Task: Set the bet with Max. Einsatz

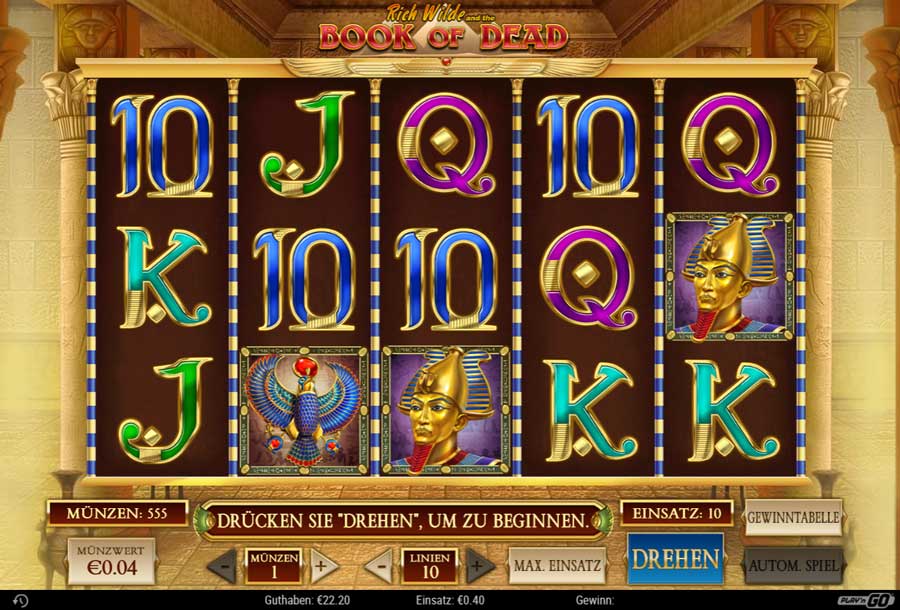Action: point(557,565)
